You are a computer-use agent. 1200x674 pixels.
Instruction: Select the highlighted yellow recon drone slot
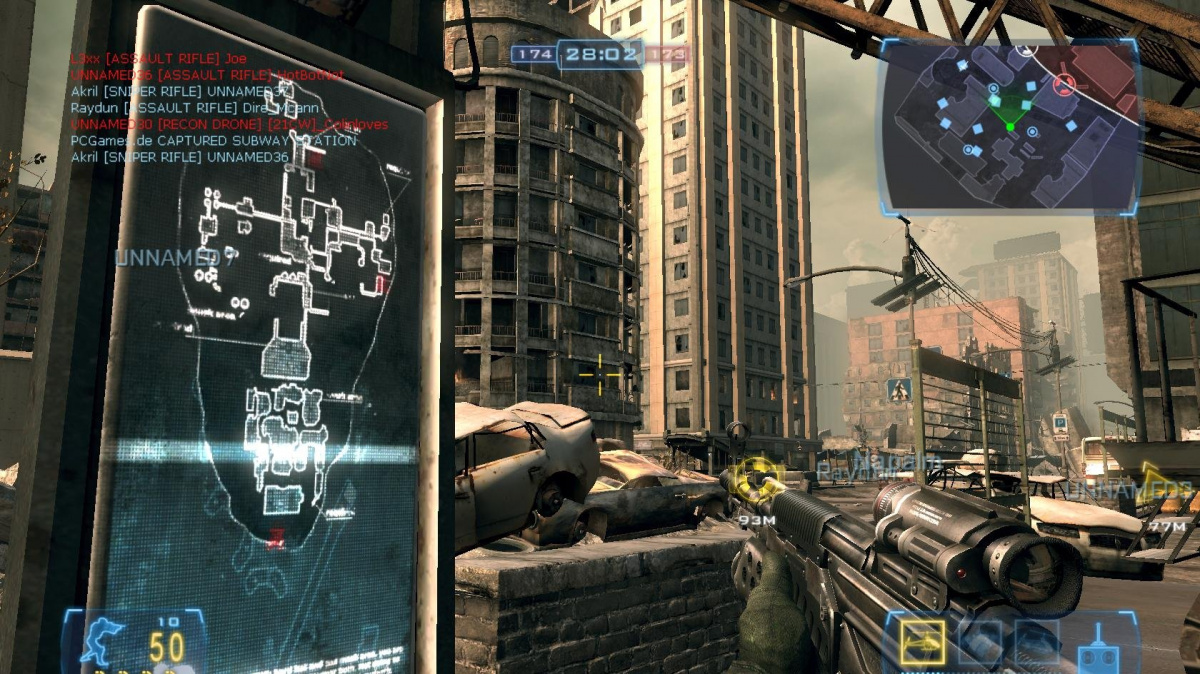point(922,642)
